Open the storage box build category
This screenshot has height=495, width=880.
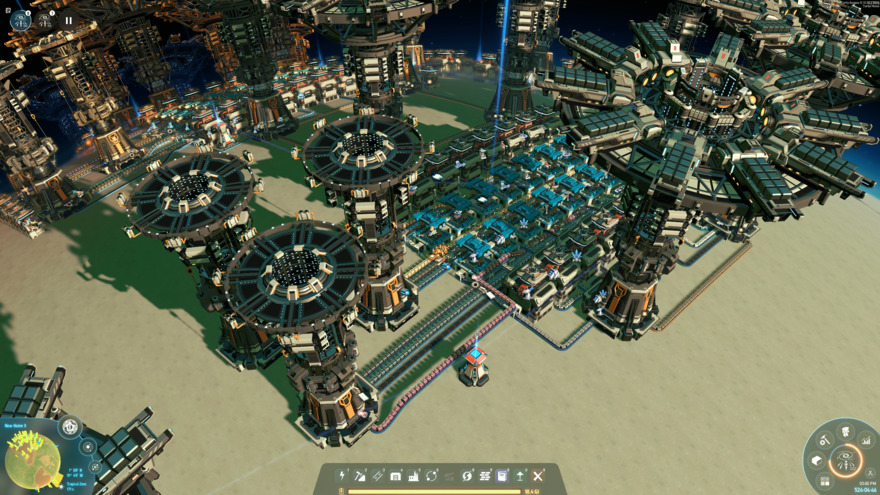[x=396, y=476]
